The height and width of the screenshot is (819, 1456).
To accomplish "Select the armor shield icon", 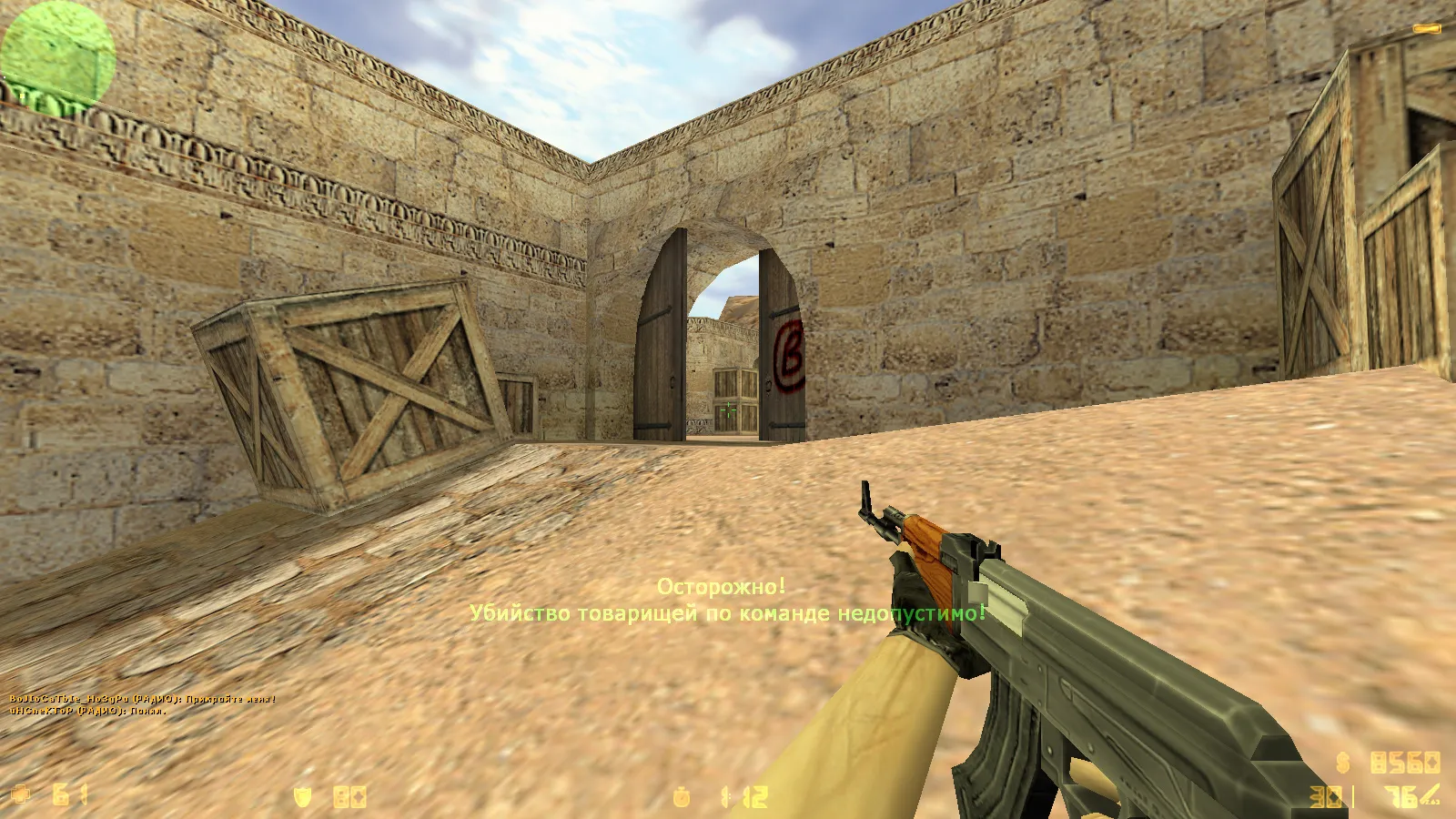I will click(300, 794).
